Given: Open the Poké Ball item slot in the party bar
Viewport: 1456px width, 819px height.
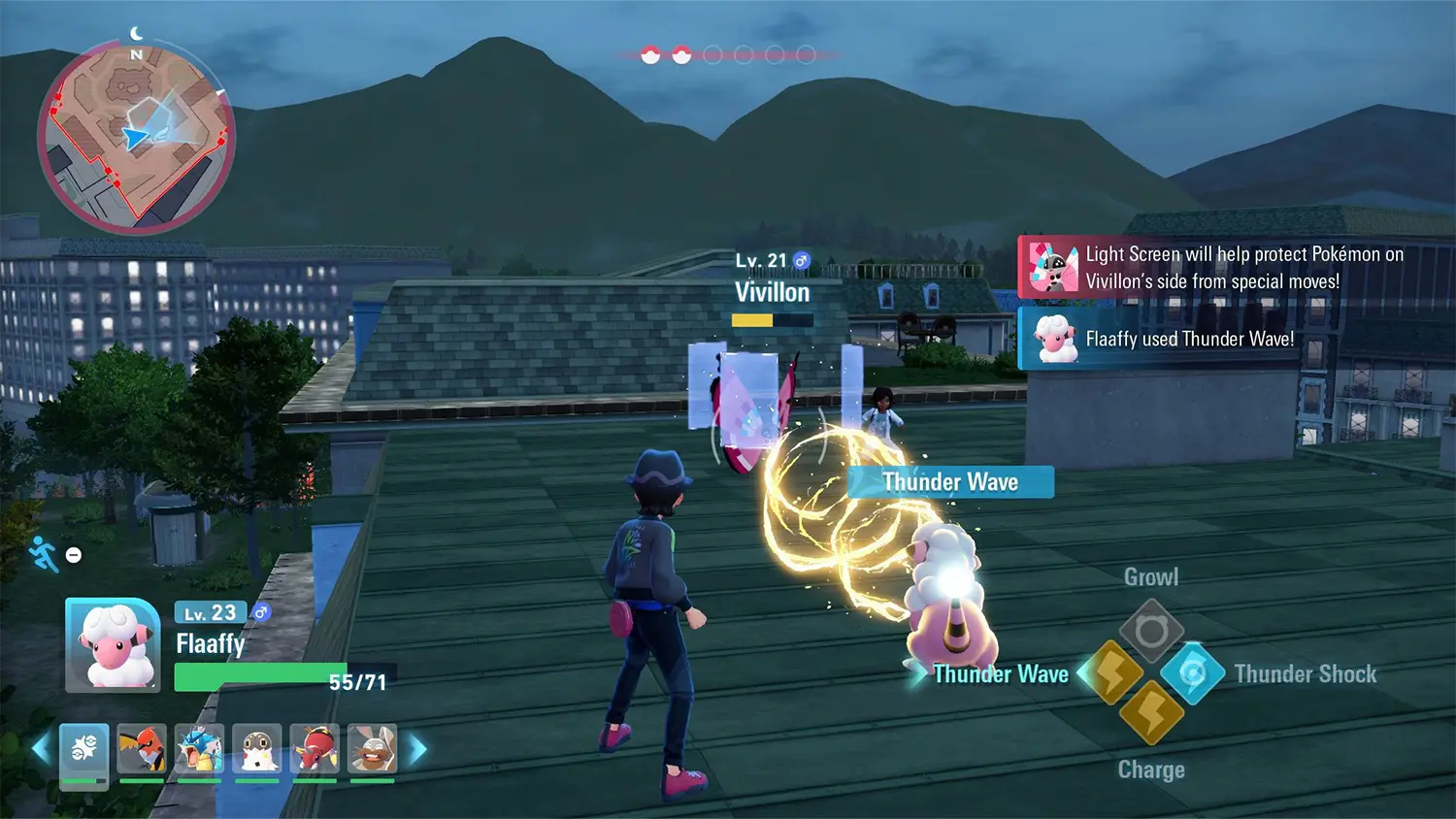Looking at the screenshot, I should click(83, 747).
